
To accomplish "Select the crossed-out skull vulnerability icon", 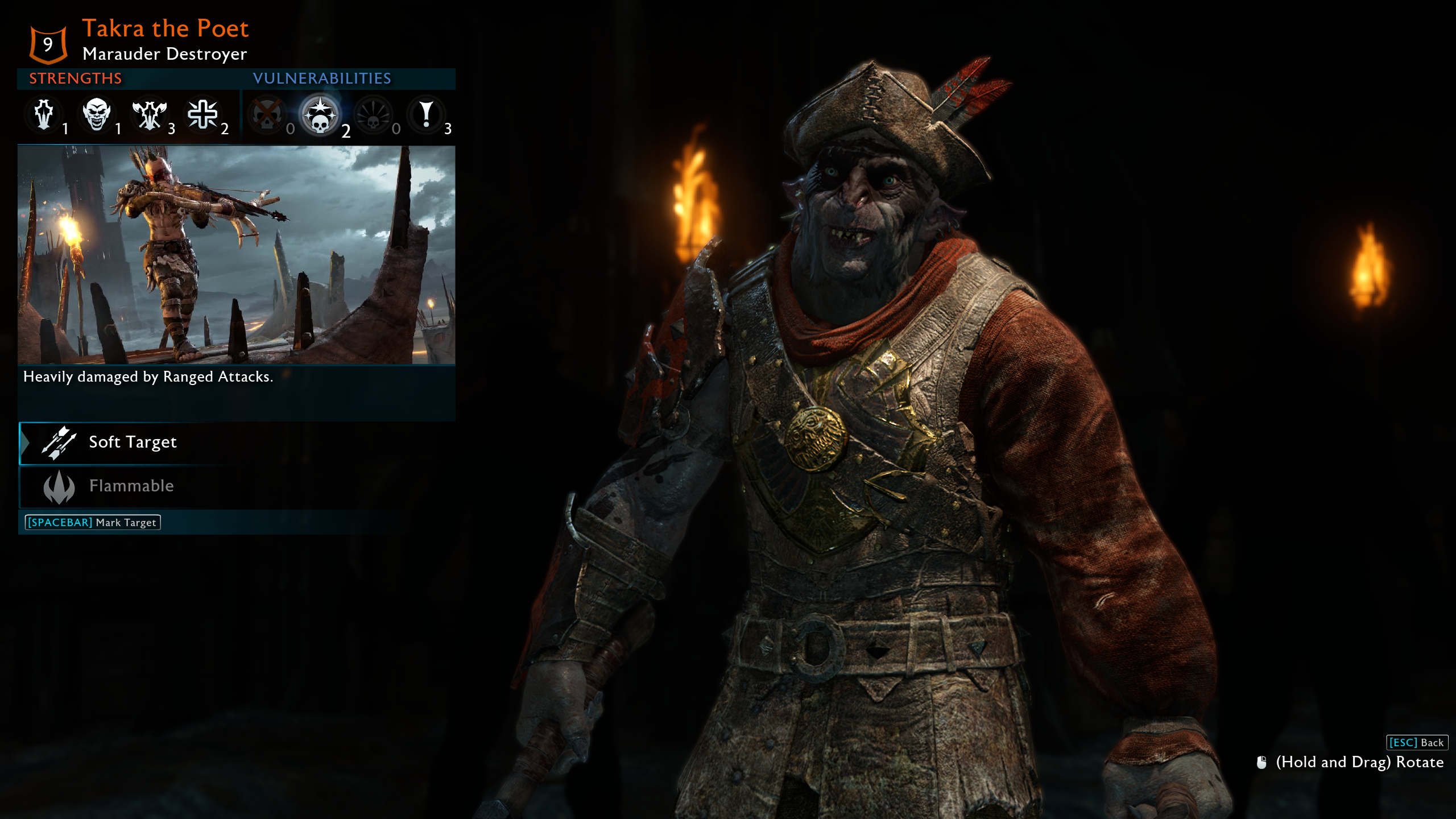I will (x=267, y=115).
